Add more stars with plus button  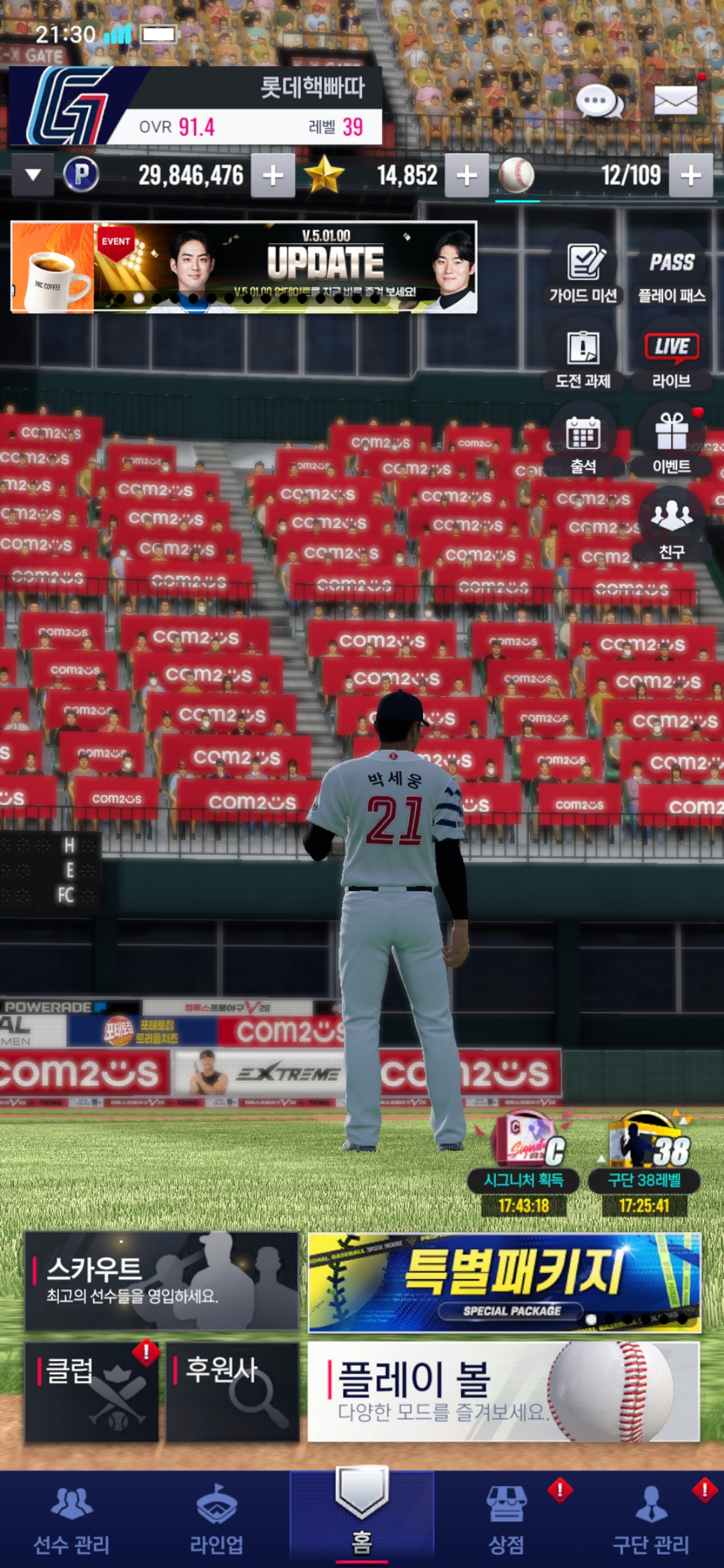click(467, 176)
